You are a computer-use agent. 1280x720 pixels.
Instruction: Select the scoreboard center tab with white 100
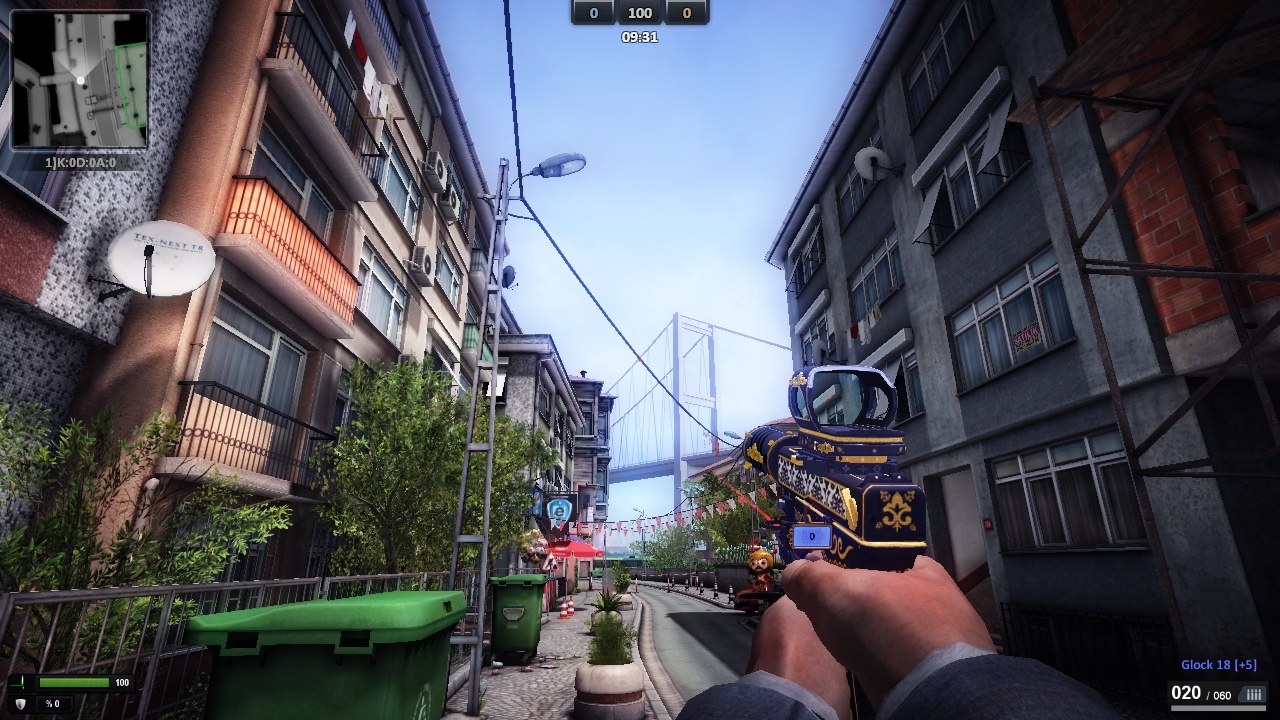pyautogui.click(x=638, y=13)
